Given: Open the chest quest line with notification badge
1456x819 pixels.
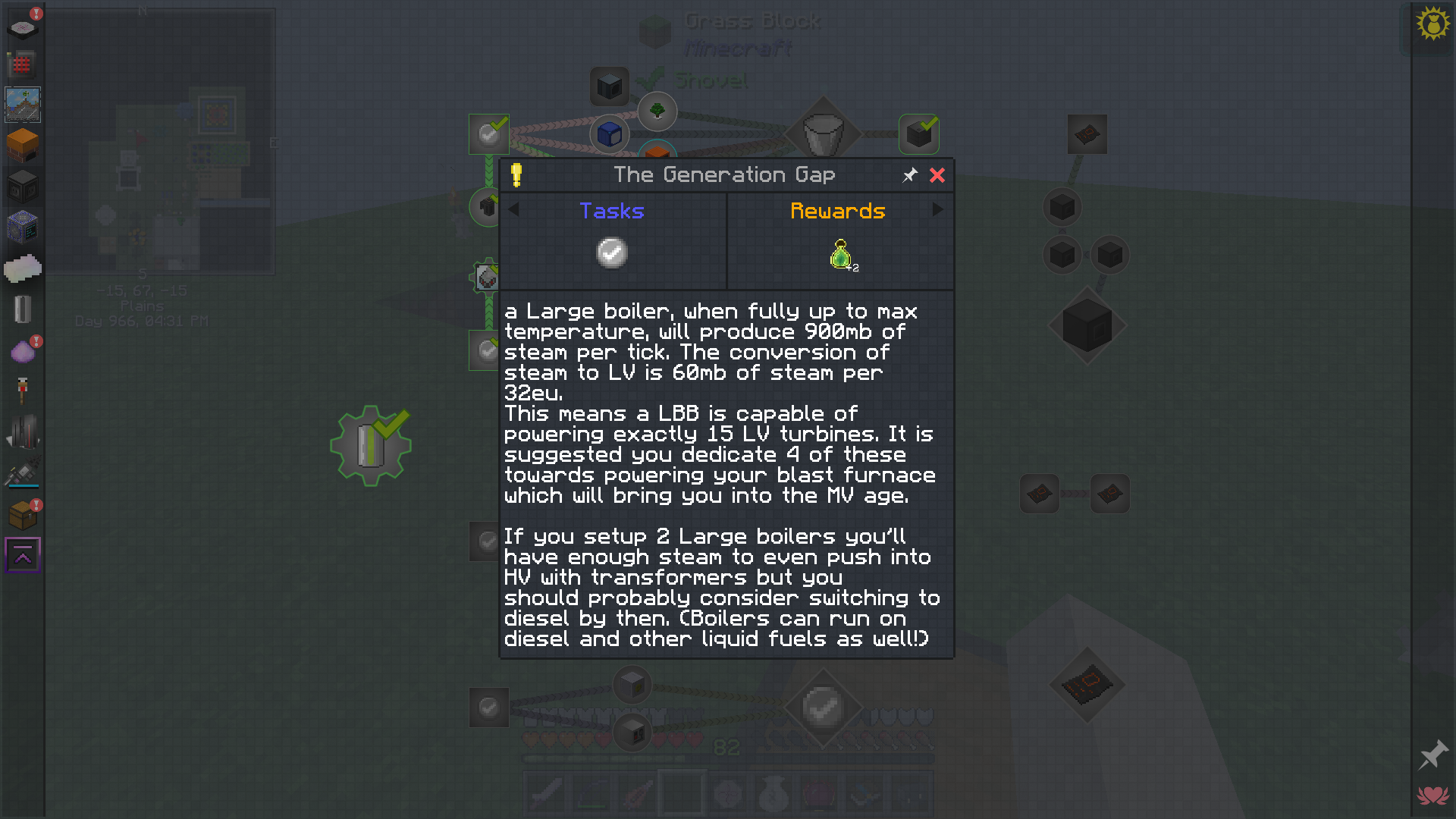Looking at the screenshot, I should click(x=22, y=513).
